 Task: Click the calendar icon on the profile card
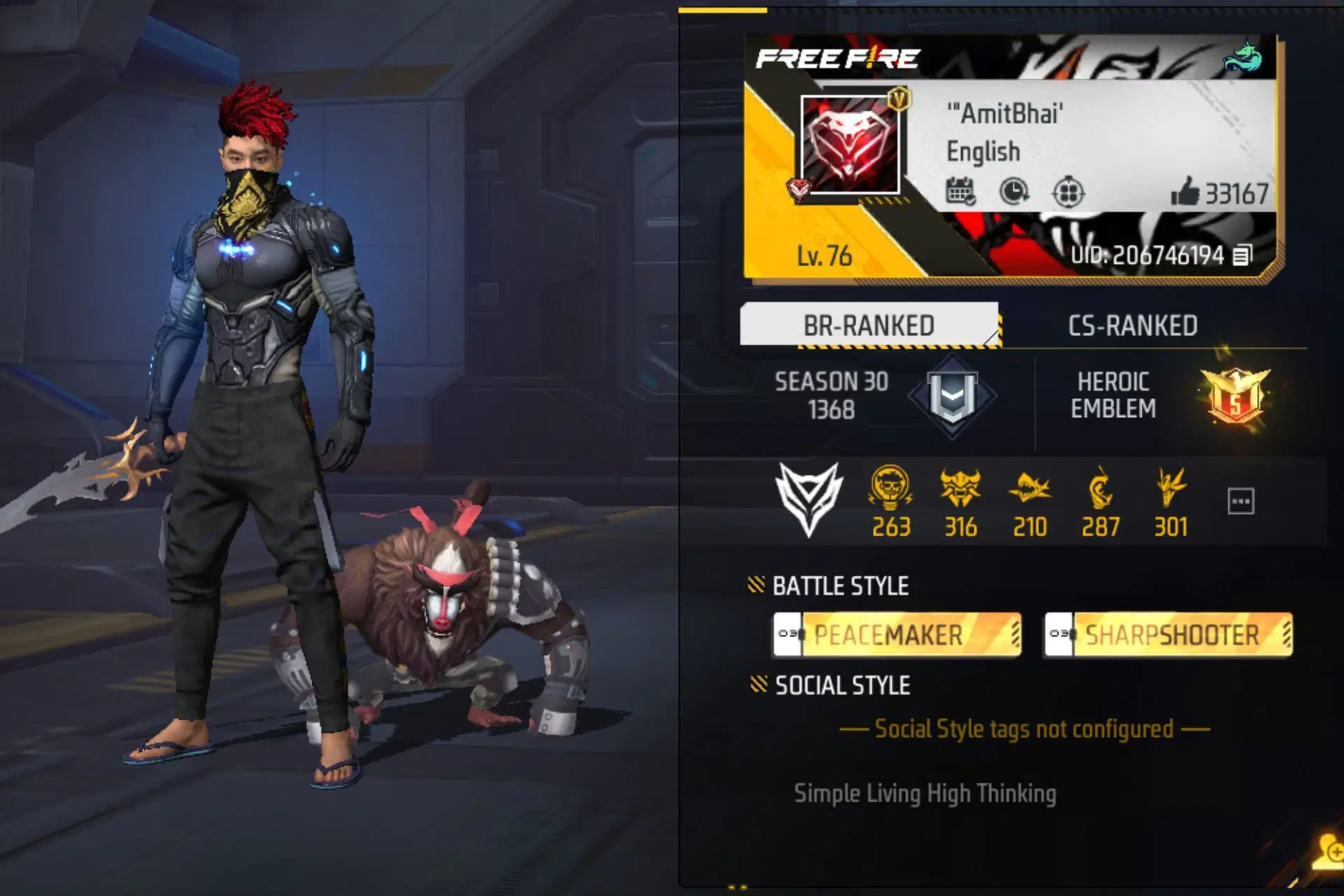(960, 191)
